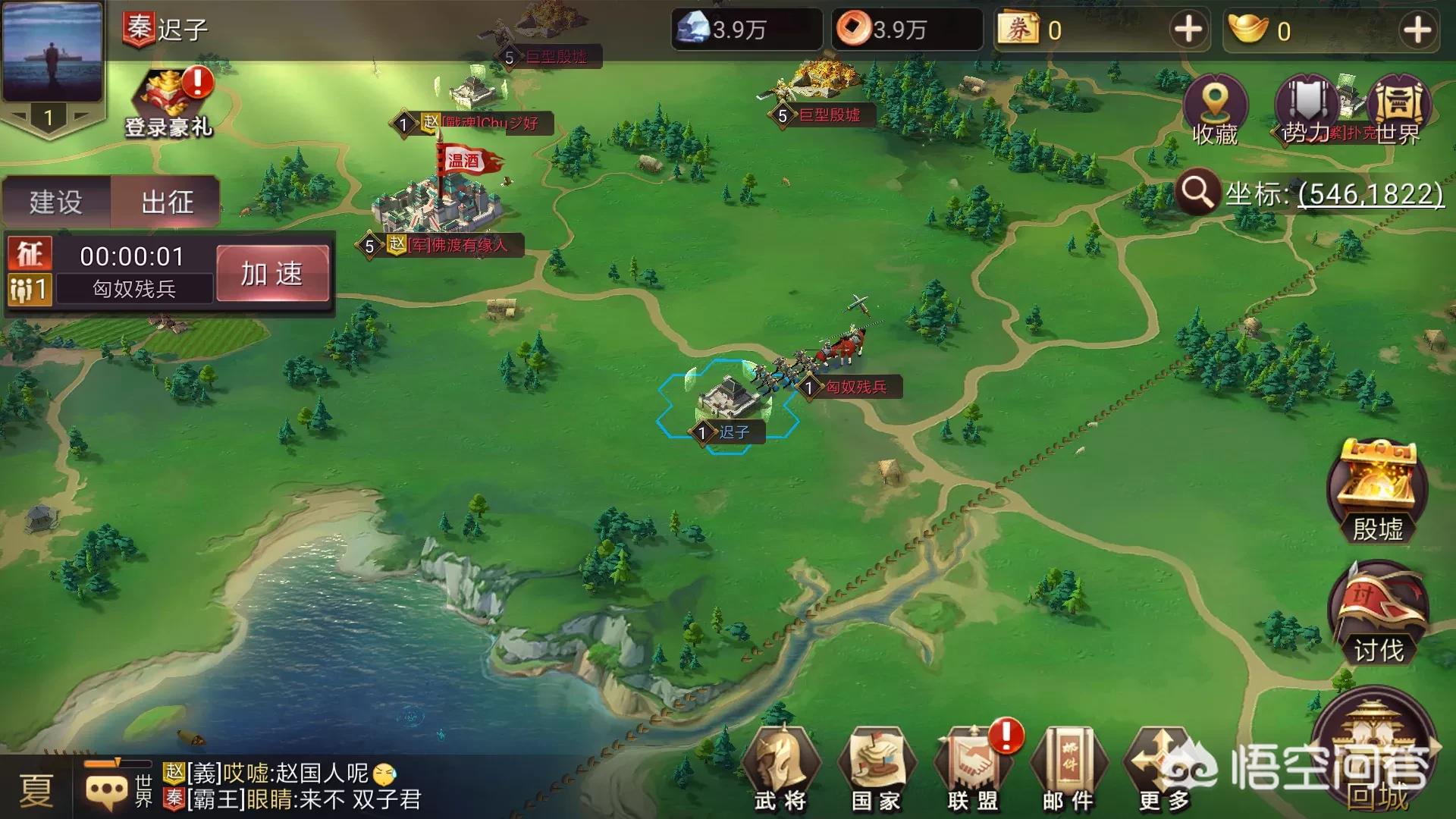Tap the player avatar portrait
The width and height of the screenshot is (1456, 819).
52,52
